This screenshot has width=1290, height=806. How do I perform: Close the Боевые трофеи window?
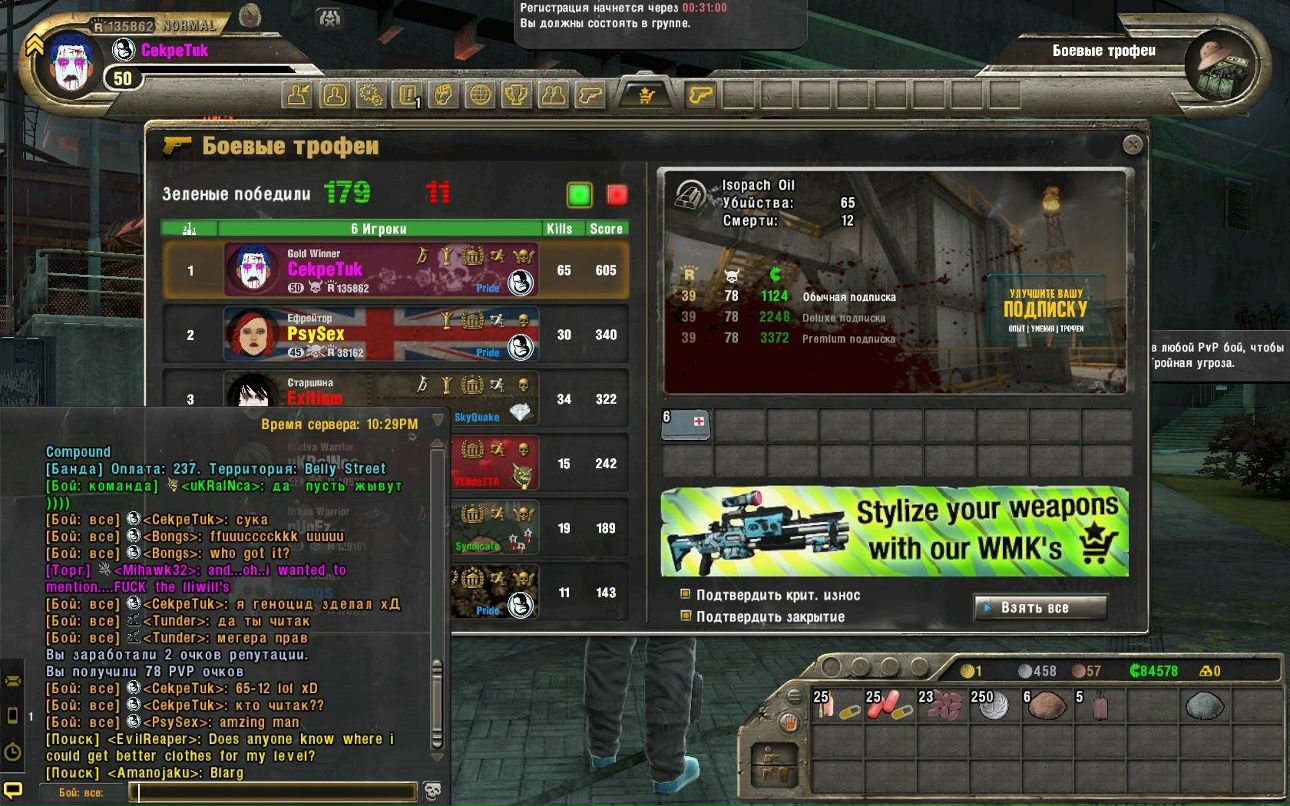coord(1132,145)
